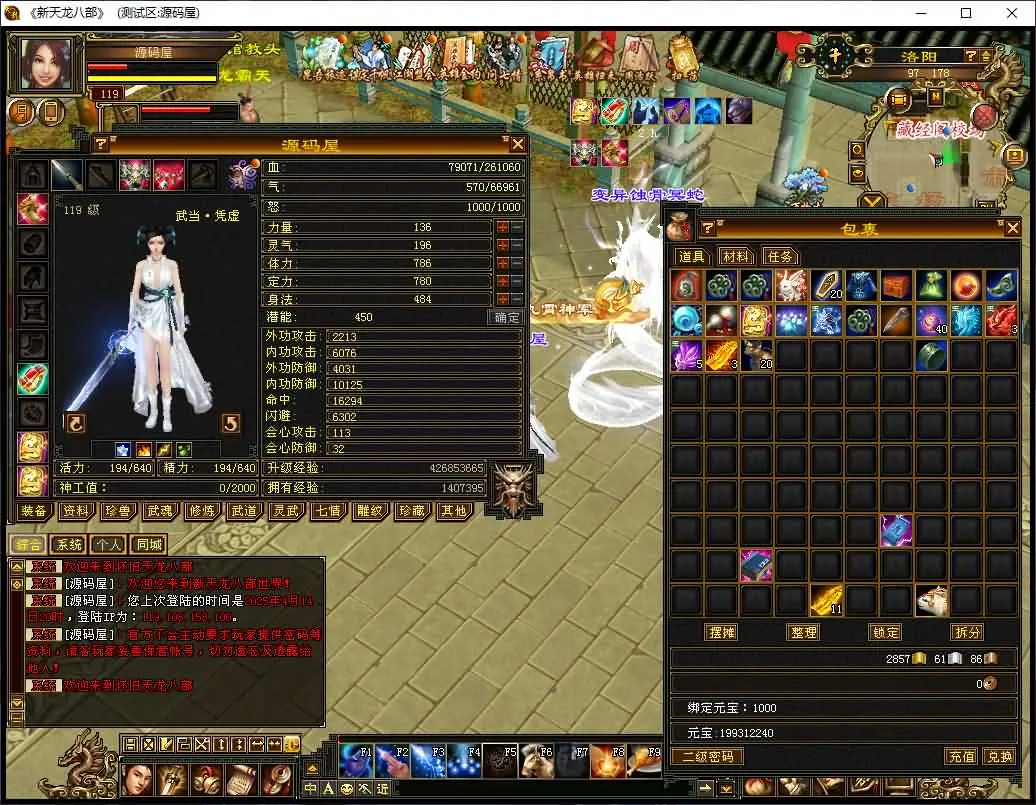Show the 修炼 cultivation tab
The image size is (1036, 805).
202,511
